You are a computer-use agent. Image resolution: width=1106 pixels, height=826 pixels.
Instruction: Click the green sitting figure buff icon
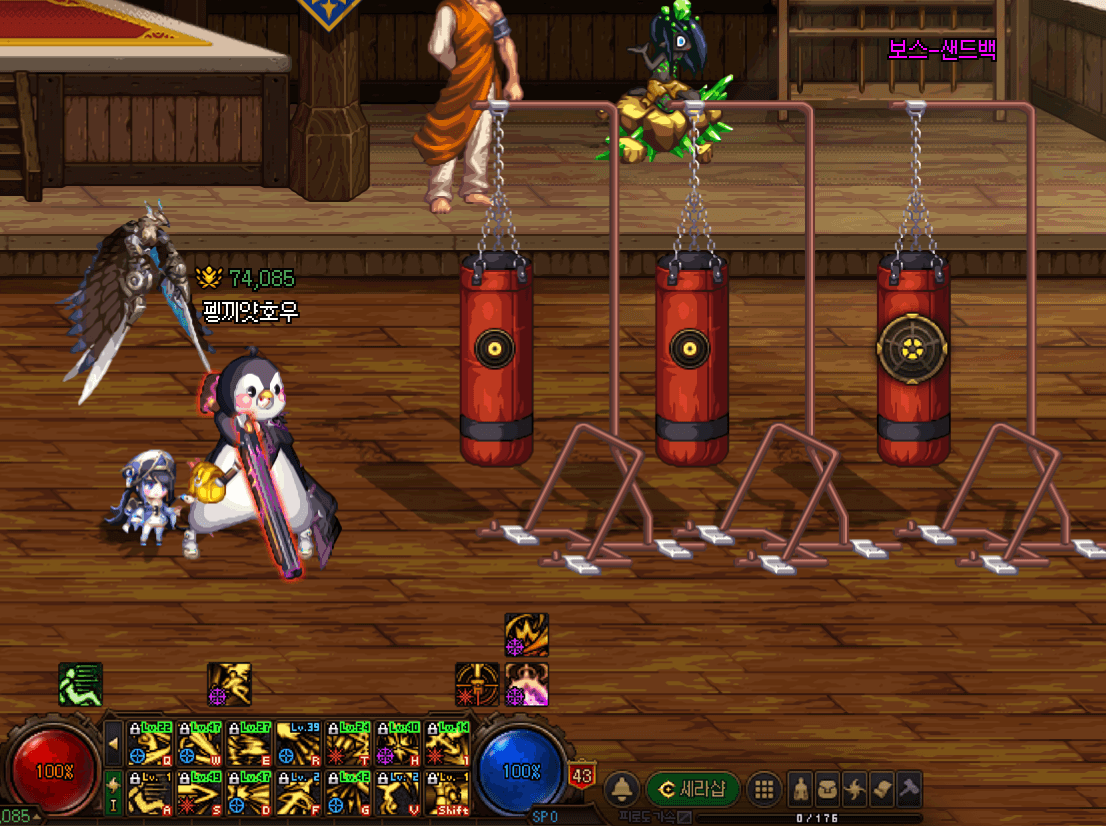pyautogui.click(x=80, y=684)
